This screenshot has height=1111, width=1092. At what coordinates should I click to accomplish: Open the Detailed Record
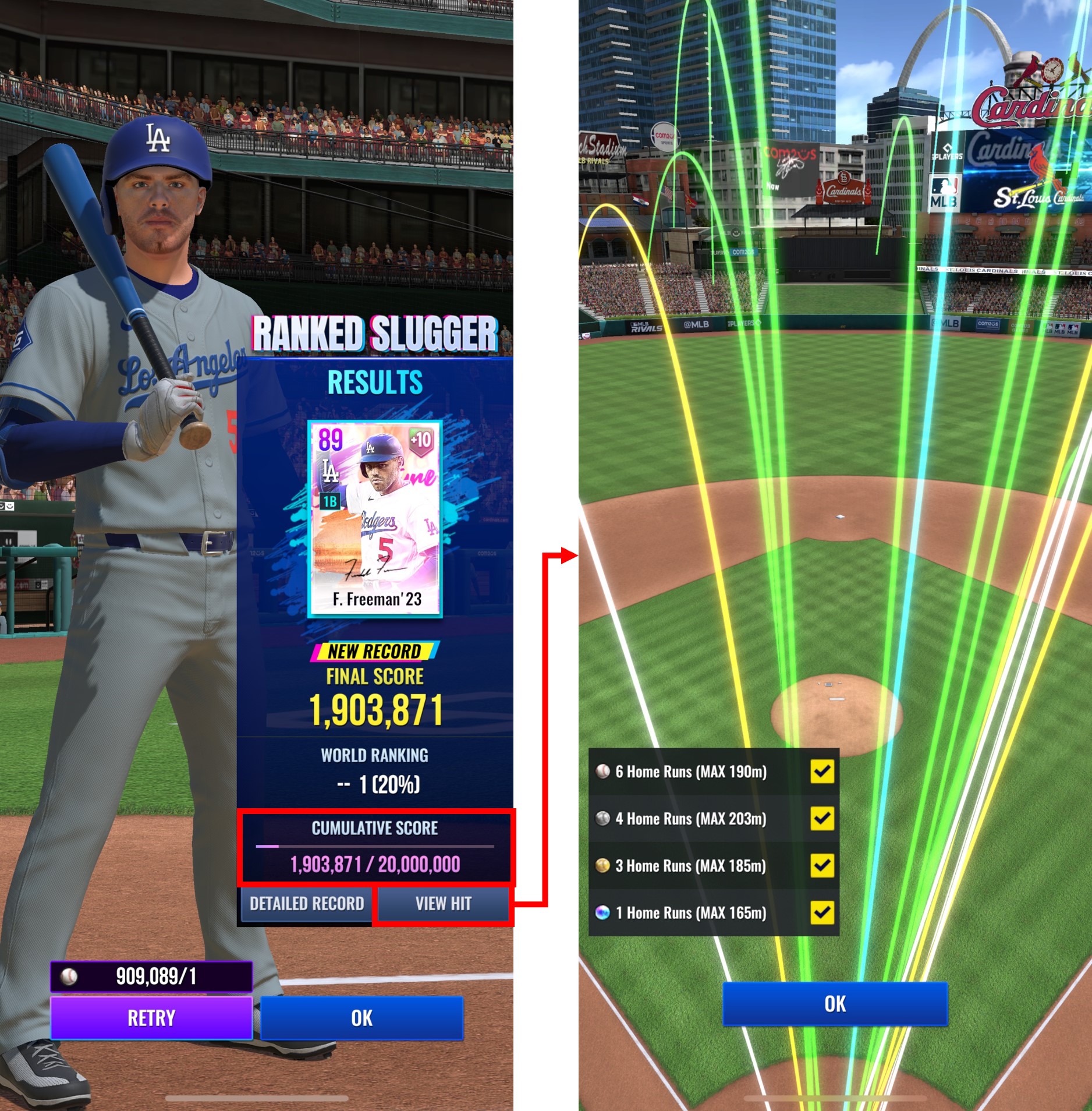coord(307,904)
